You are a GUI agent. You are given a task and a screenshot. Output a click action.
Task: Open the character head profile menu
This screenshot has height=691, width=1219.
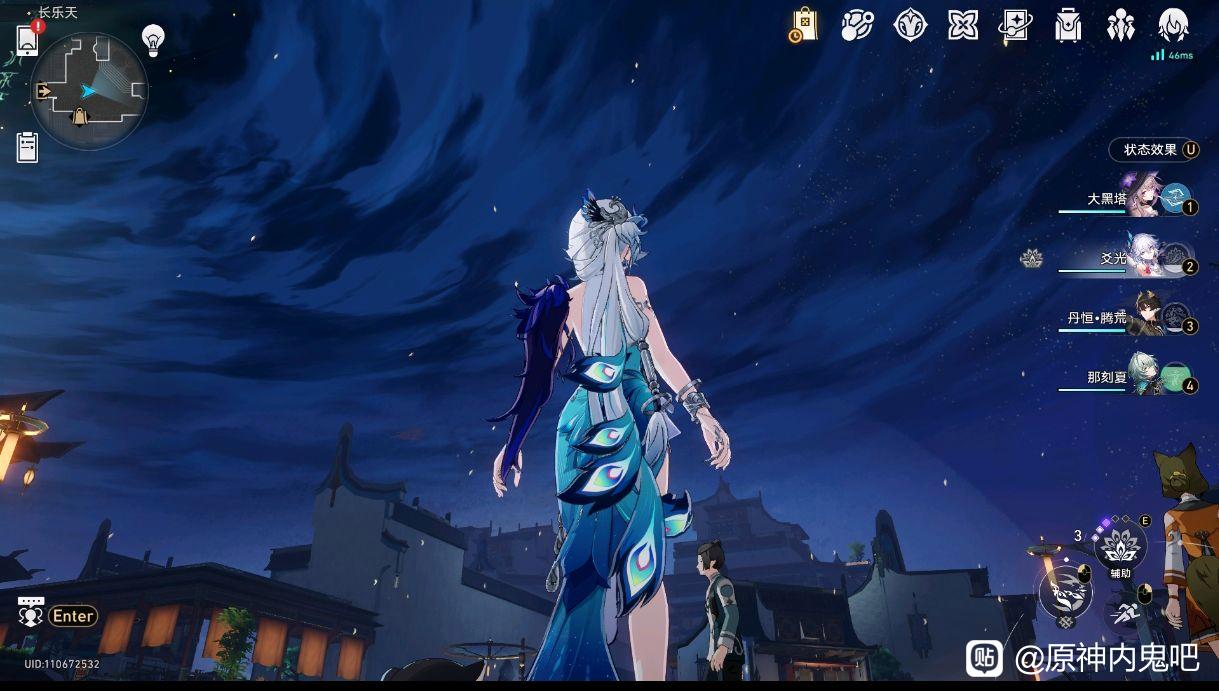(x=1173, y=25)
